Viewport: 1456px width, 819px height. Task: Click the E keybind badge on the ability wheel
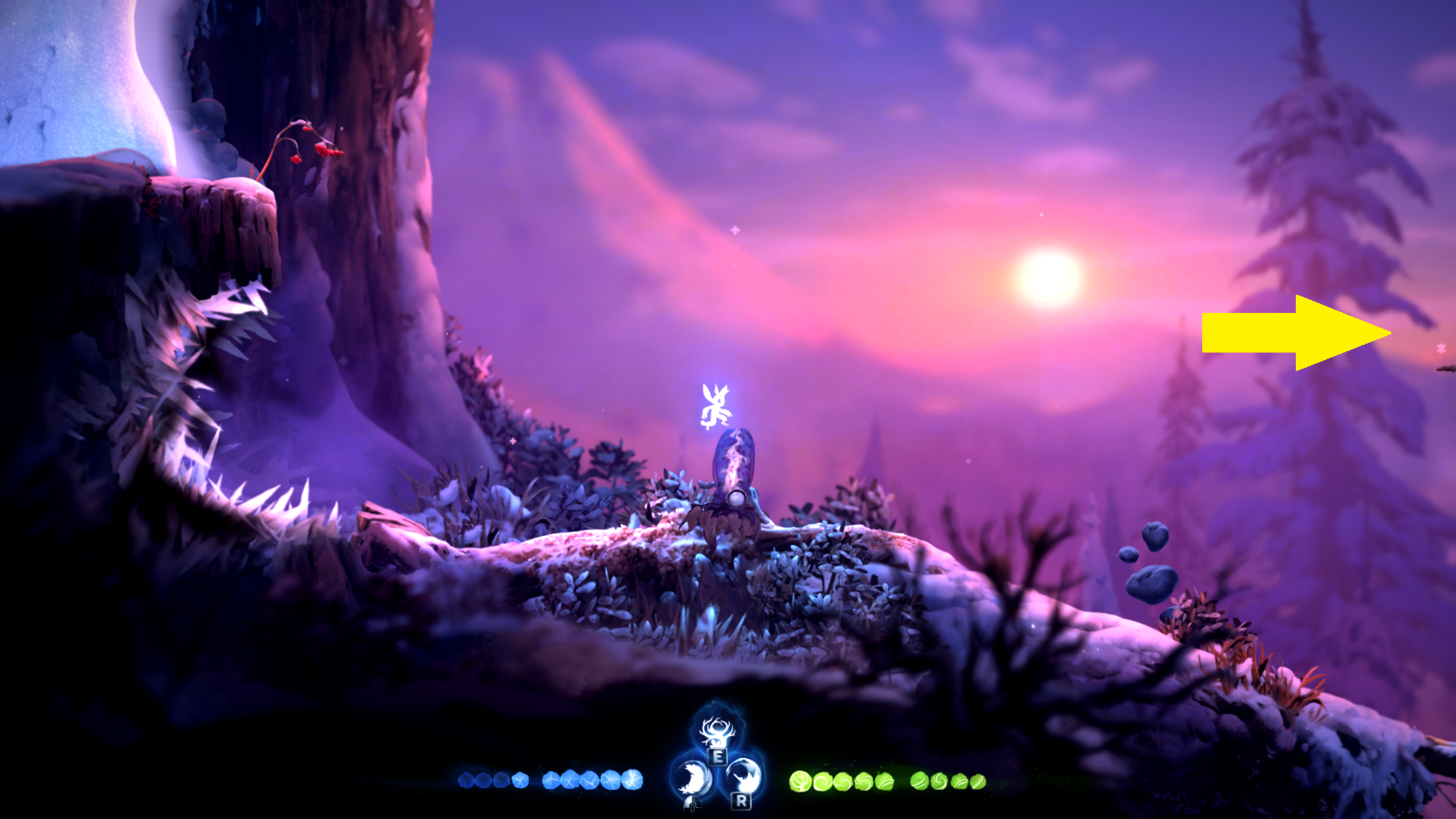tap(717, 756)
